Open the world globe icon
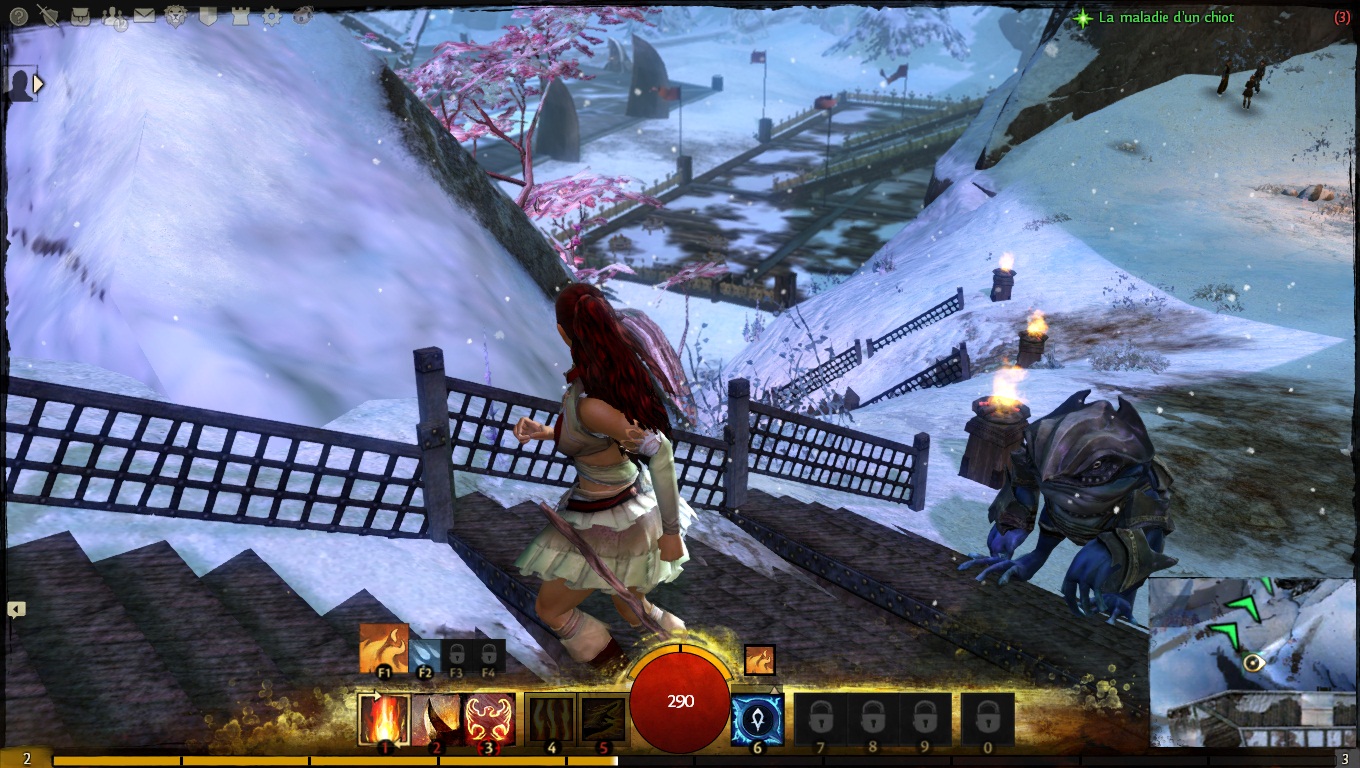This screenshot has width=1360, height=768. coord(303,16)
